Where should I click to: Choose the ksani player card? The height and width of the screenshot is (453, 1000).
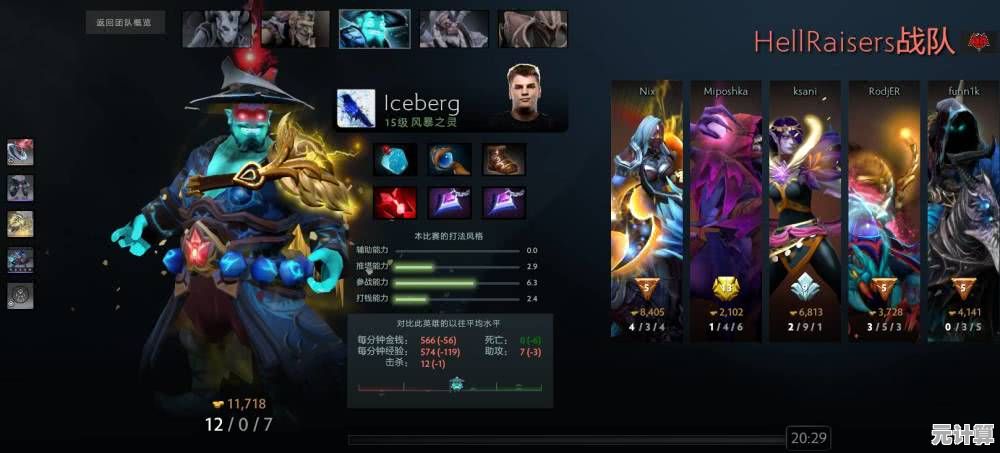tap(805, 208)
